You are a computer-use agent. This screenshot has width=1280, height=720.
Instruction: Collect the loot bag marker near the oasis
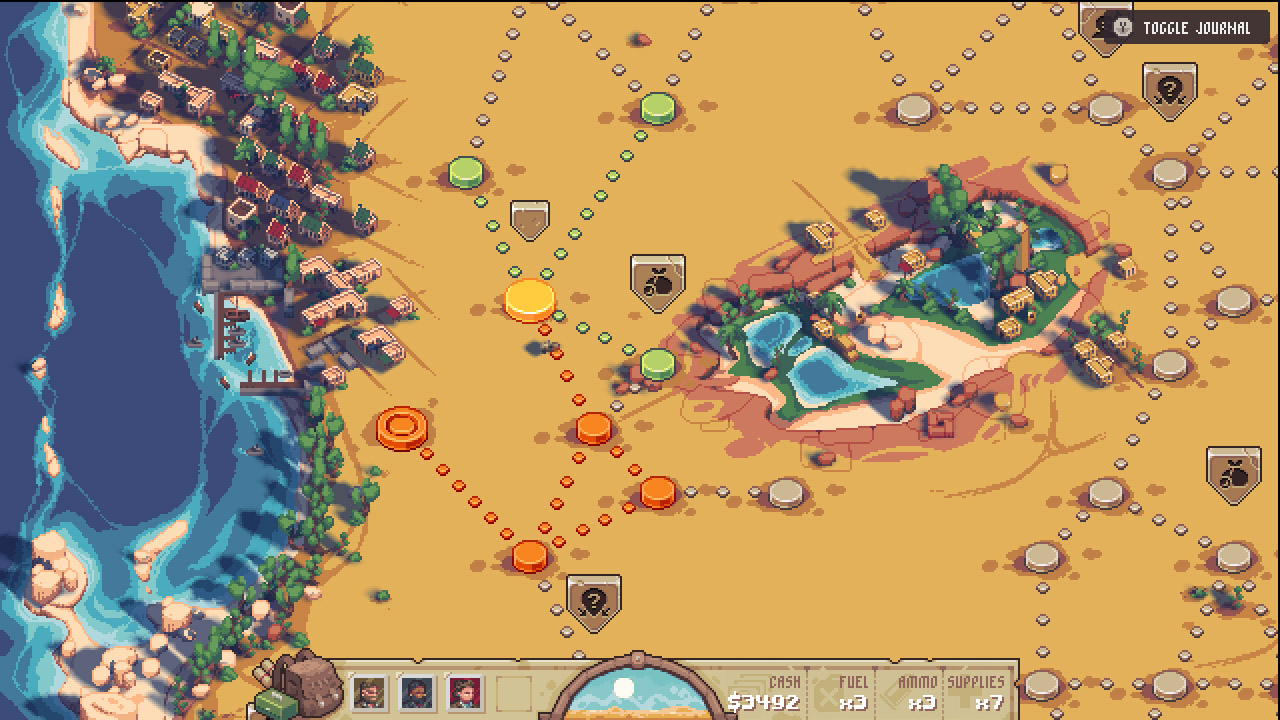point(659,280)
